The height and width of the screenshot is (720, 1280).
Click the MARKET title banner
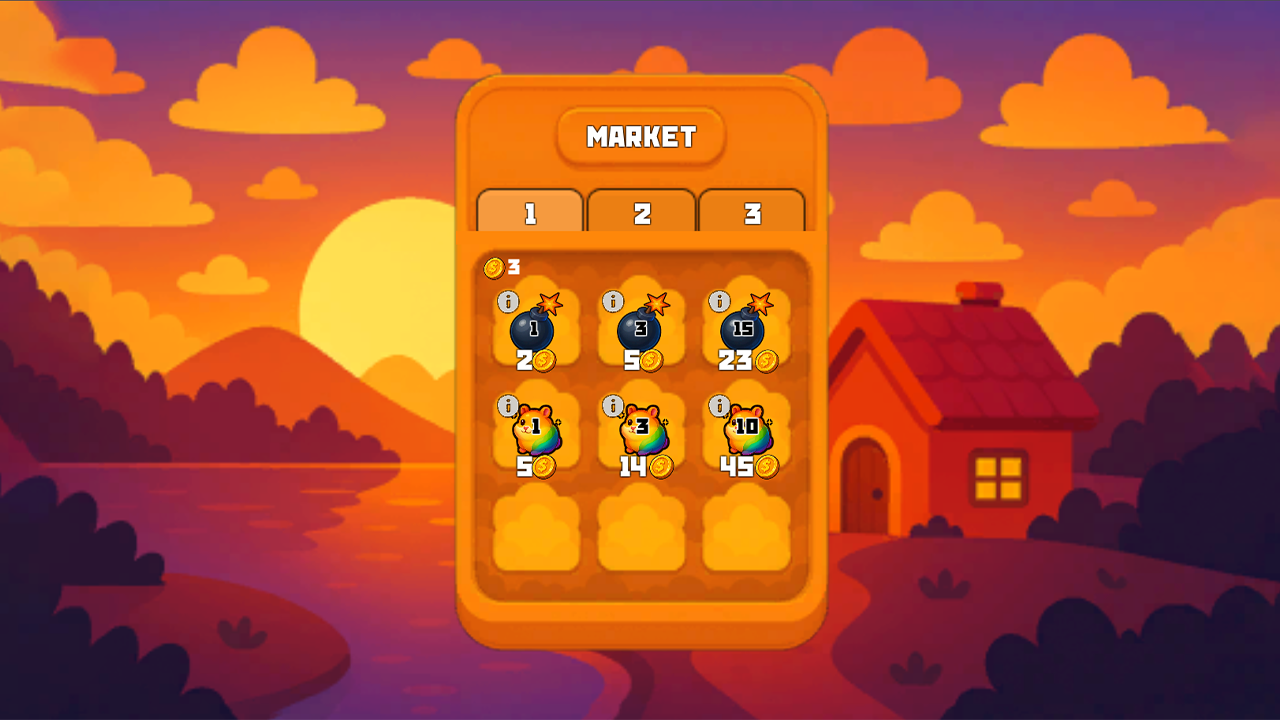coord(641,137)
